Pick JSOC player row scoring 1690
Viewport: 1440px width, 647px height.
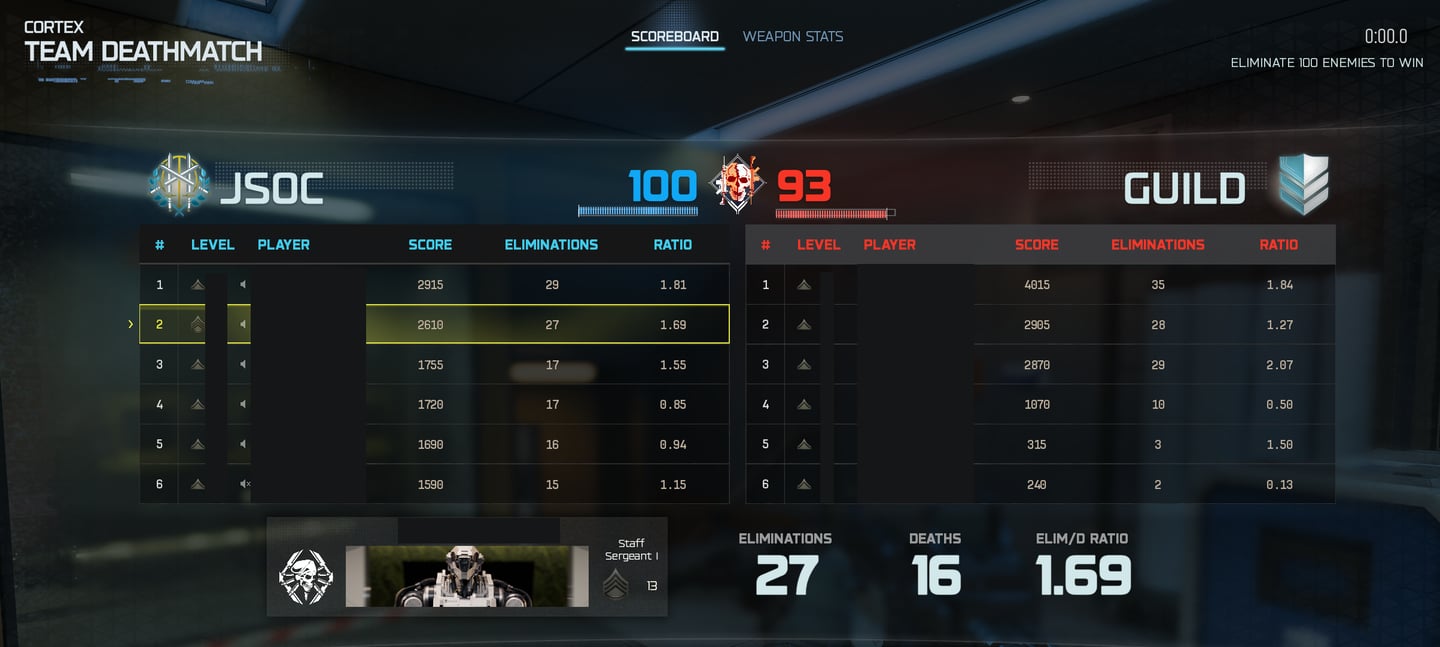(x=434, y=445)
